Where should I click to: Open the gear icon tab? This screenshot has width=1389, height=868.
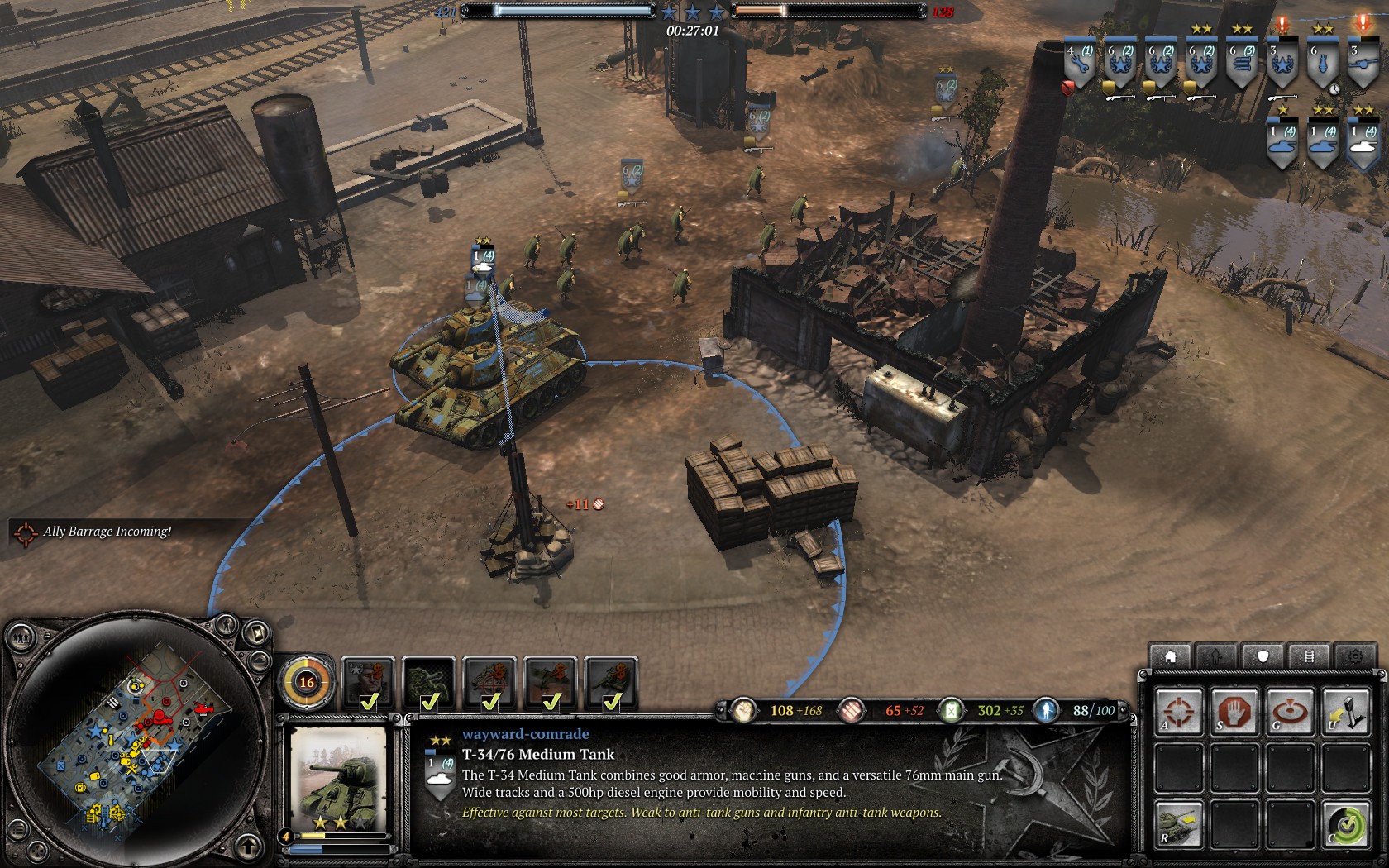[x=1354, y=656]
